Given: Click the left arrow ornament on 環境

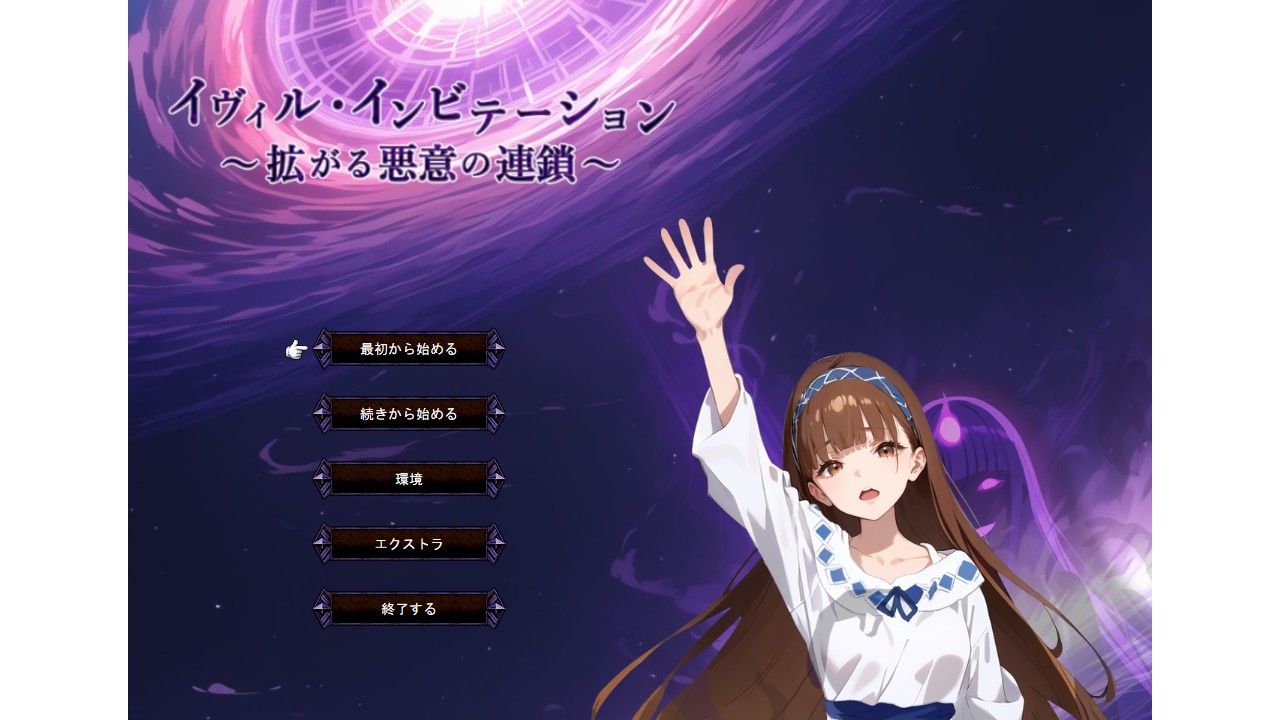Looking at the screenshot, I should tap(320, 478).
